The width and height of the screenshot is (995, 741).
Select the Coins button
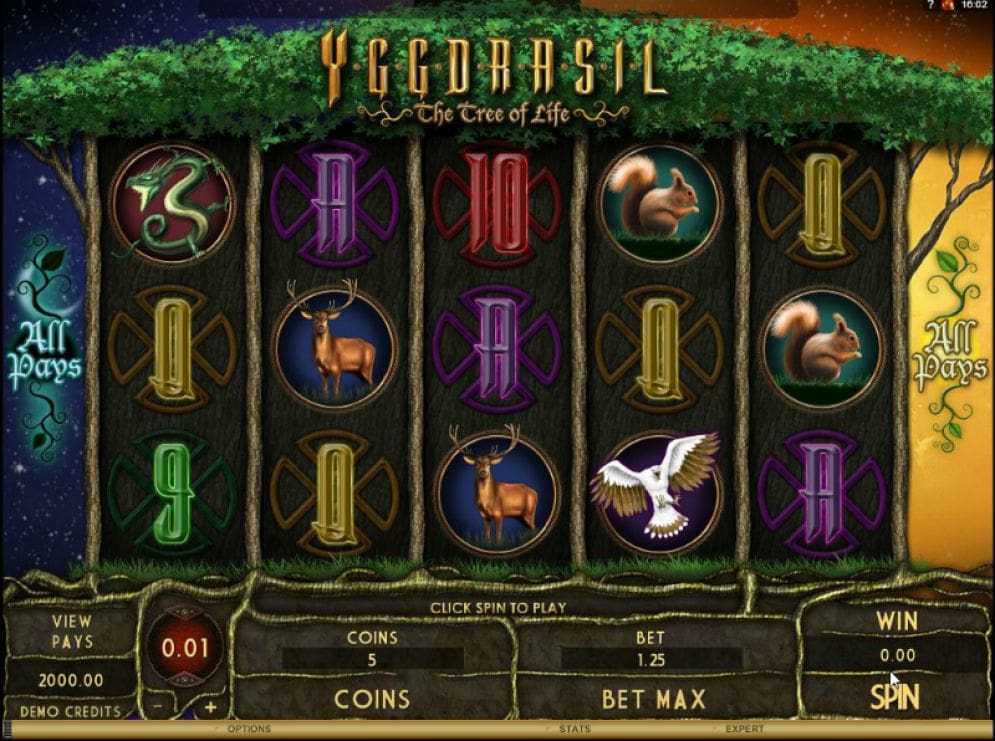point(372,698)
